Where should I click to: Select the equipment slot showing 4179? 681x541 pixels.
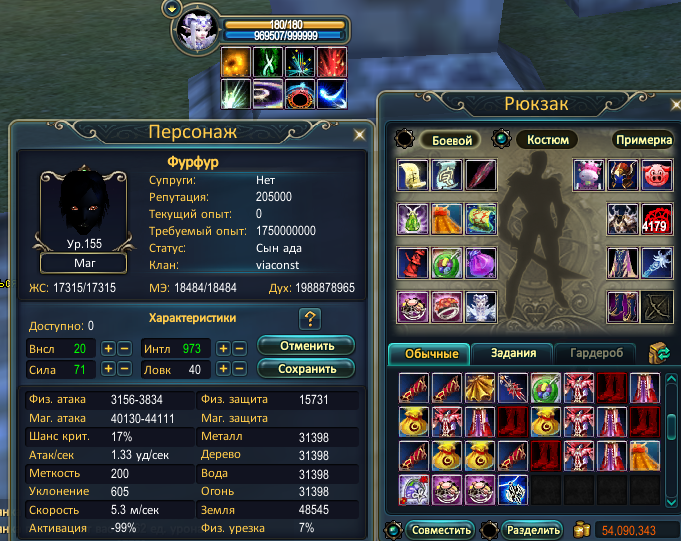[x=657, y=220]
